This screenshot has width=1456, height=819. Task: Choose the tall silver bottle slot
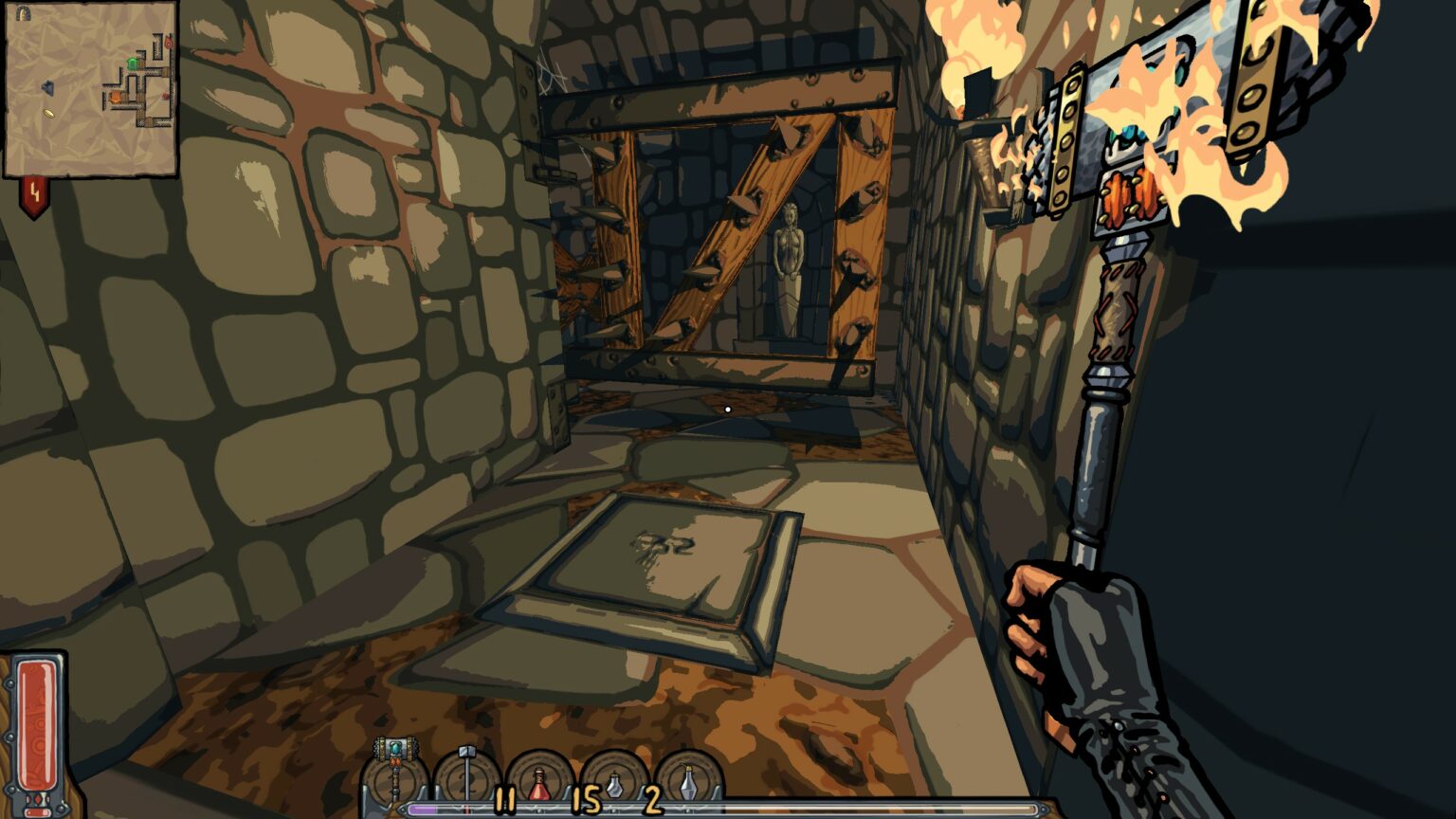(x=689, y=779)
